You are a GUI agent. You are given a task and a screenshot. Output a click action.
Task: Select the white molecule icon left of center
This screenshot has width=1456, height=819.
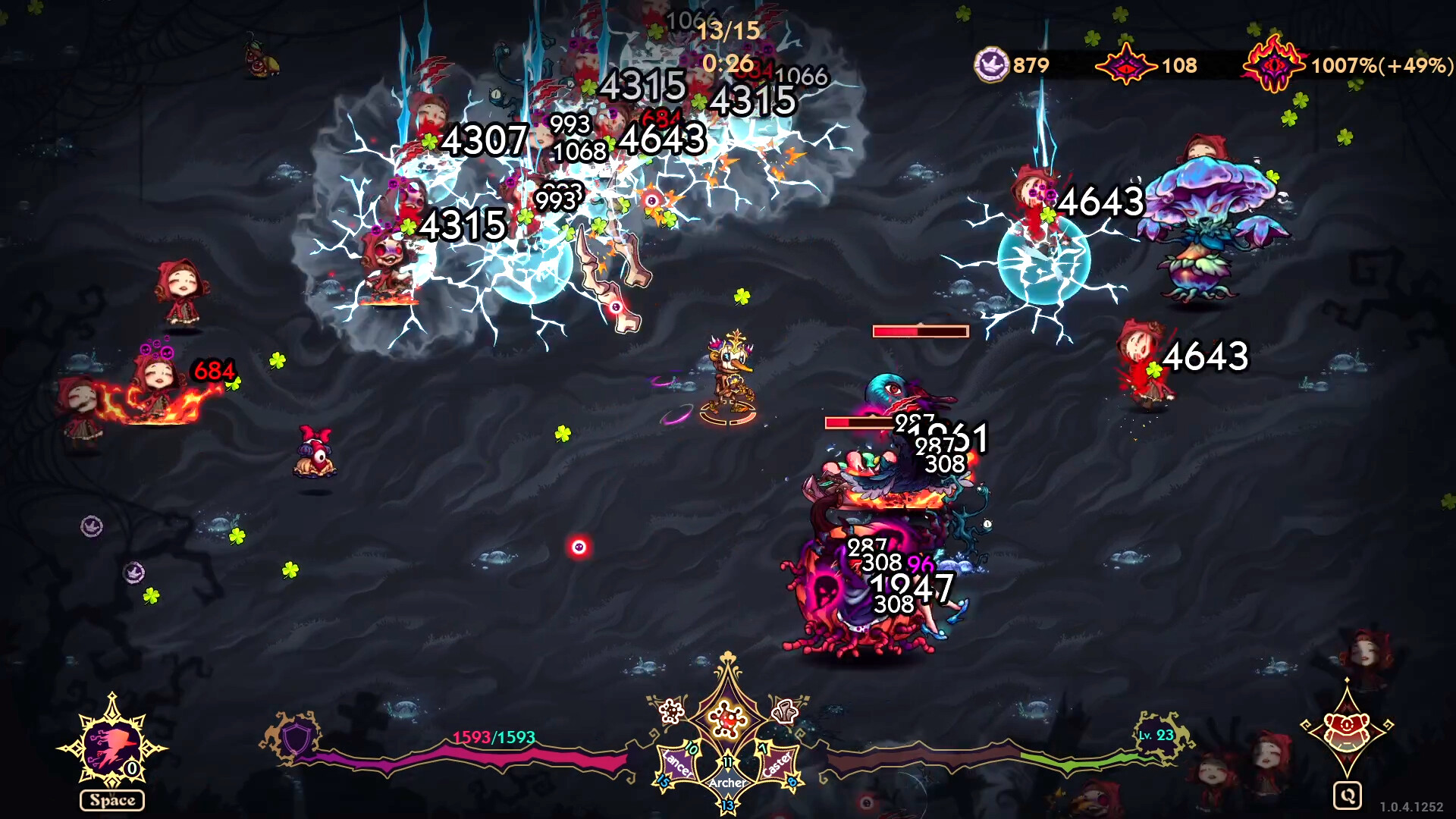(x=670, y=711)
